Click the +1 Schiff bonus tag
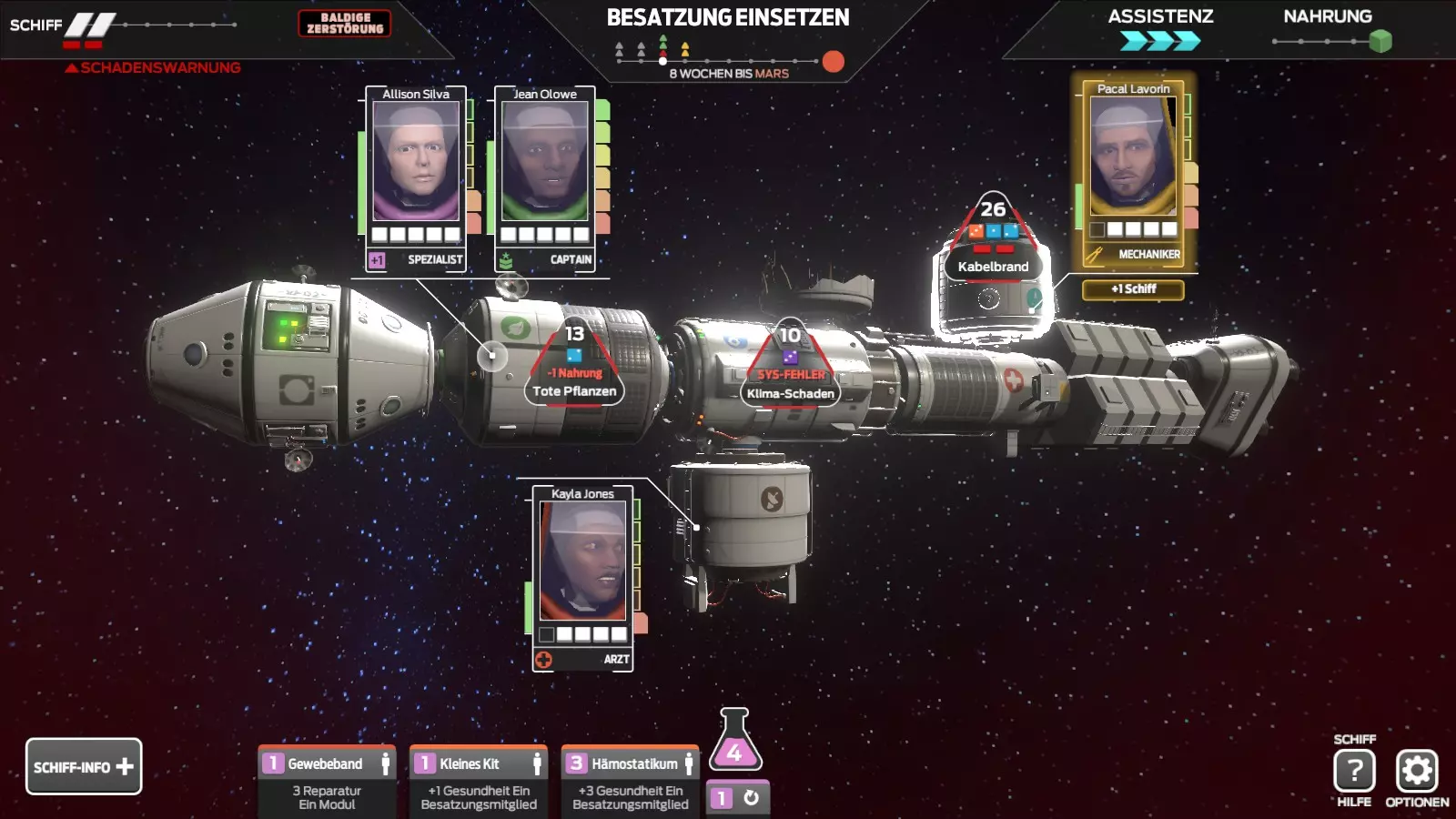 pyautogui.click(x=1133, y=289)
